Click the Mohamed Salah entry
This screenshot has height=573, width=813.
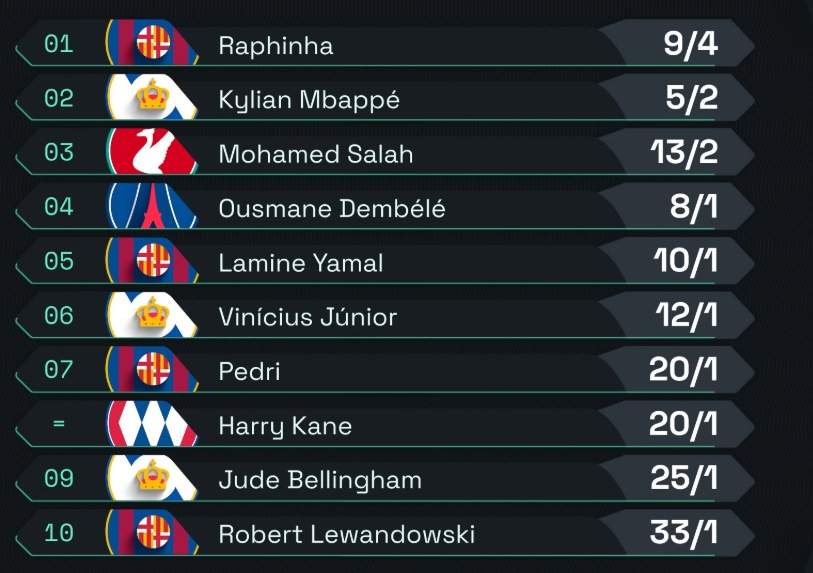pyautogui.click(x=315, y=154)
